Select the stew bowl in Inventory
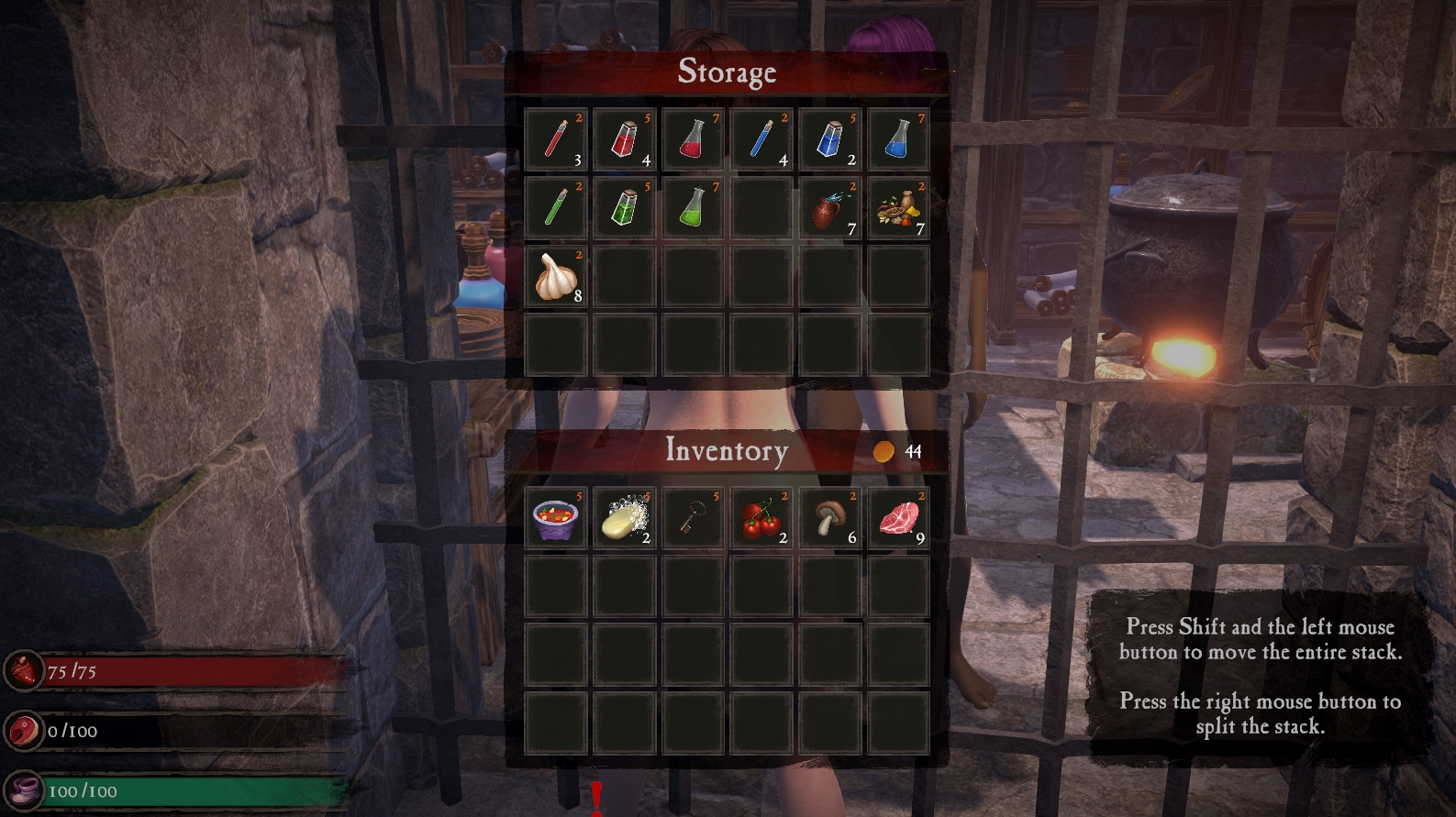 pyautogui.click(x=554, y=518)
